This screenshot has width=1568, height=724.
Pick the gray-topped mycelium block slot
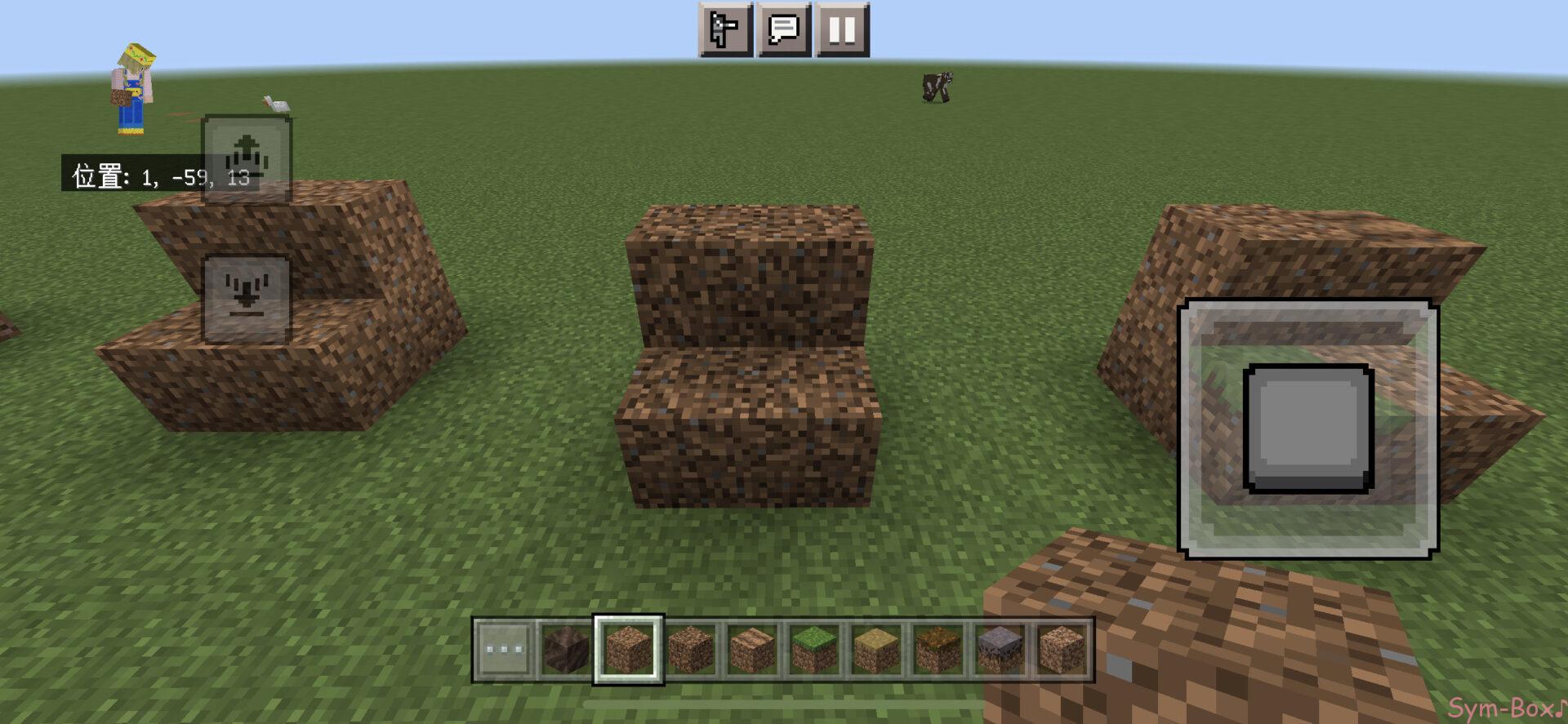(x=1000, y=650)
